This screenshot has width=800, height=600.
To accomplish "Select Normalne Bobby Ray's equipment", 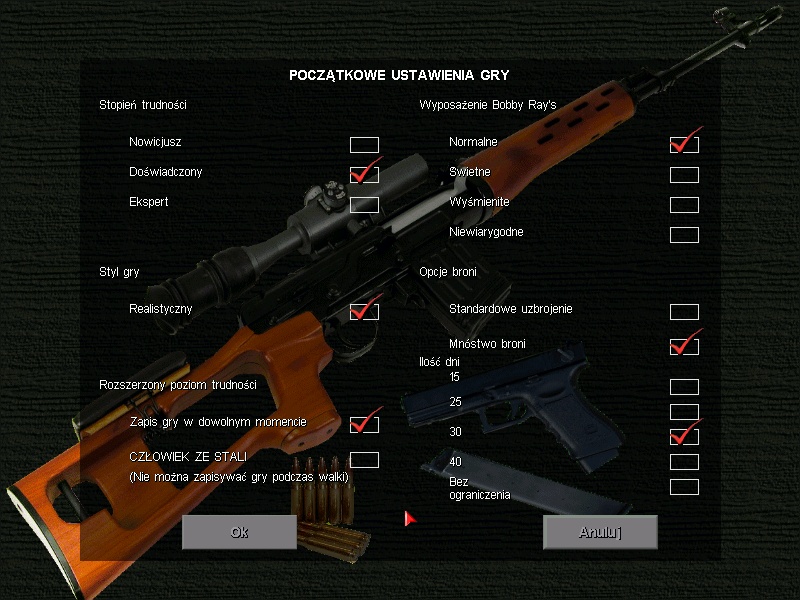I will point(684,145).
